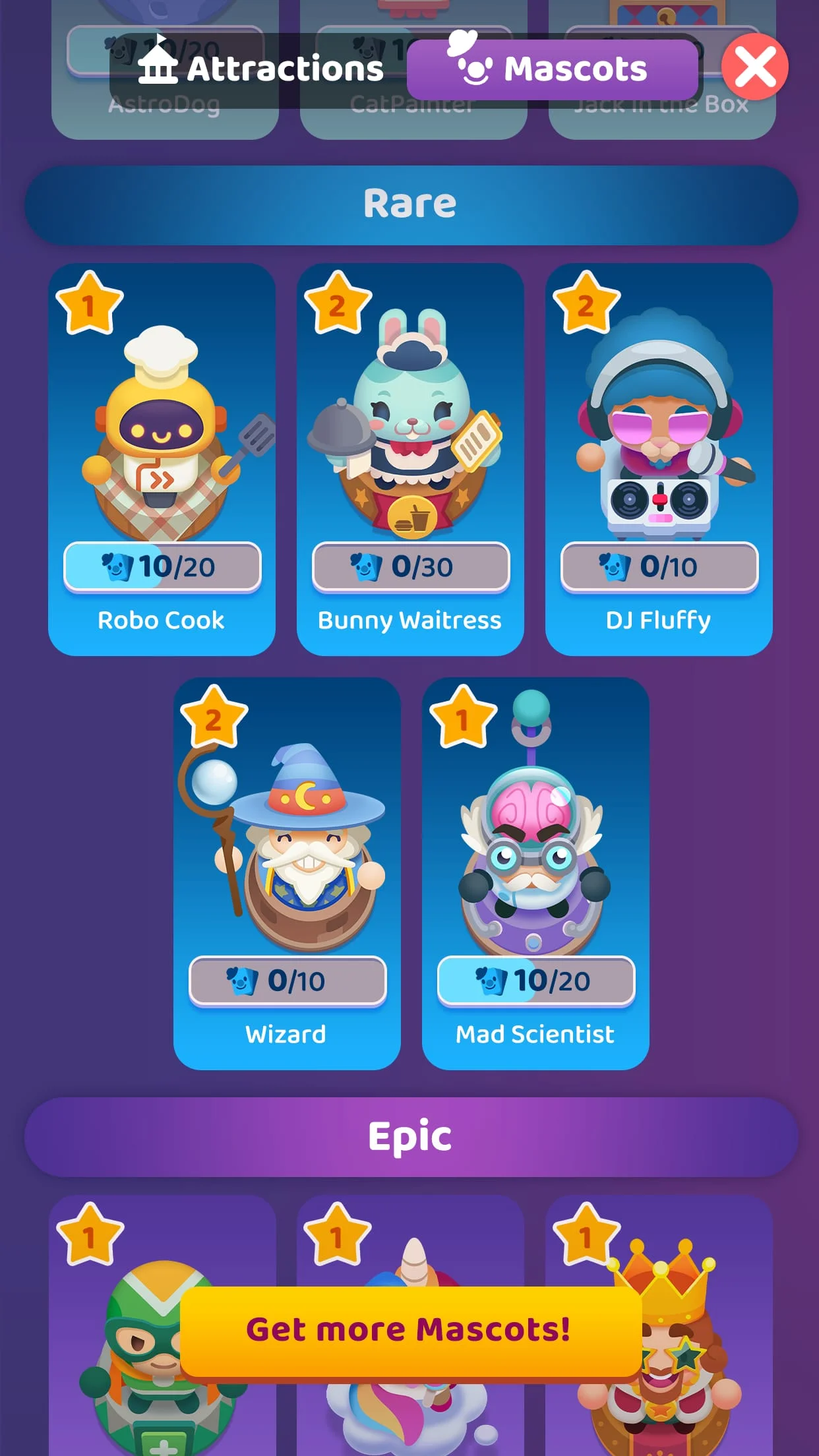Open the Robo Cook mascot card
Screen dimensions: 819x1456
pyautogui.click(x=162, y=459)
